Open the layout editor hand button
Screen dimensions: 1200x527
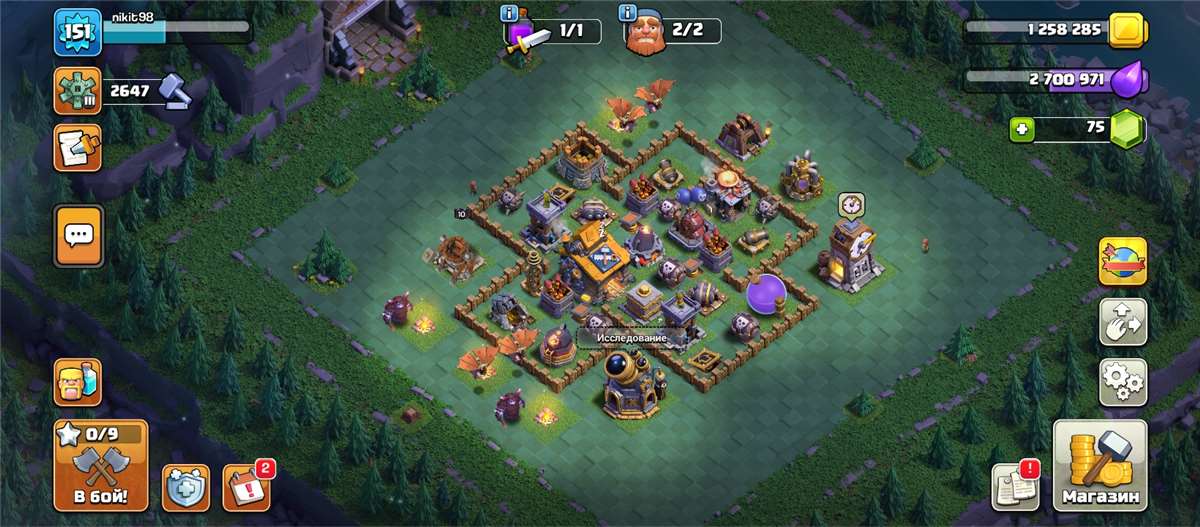point(1123,322)
